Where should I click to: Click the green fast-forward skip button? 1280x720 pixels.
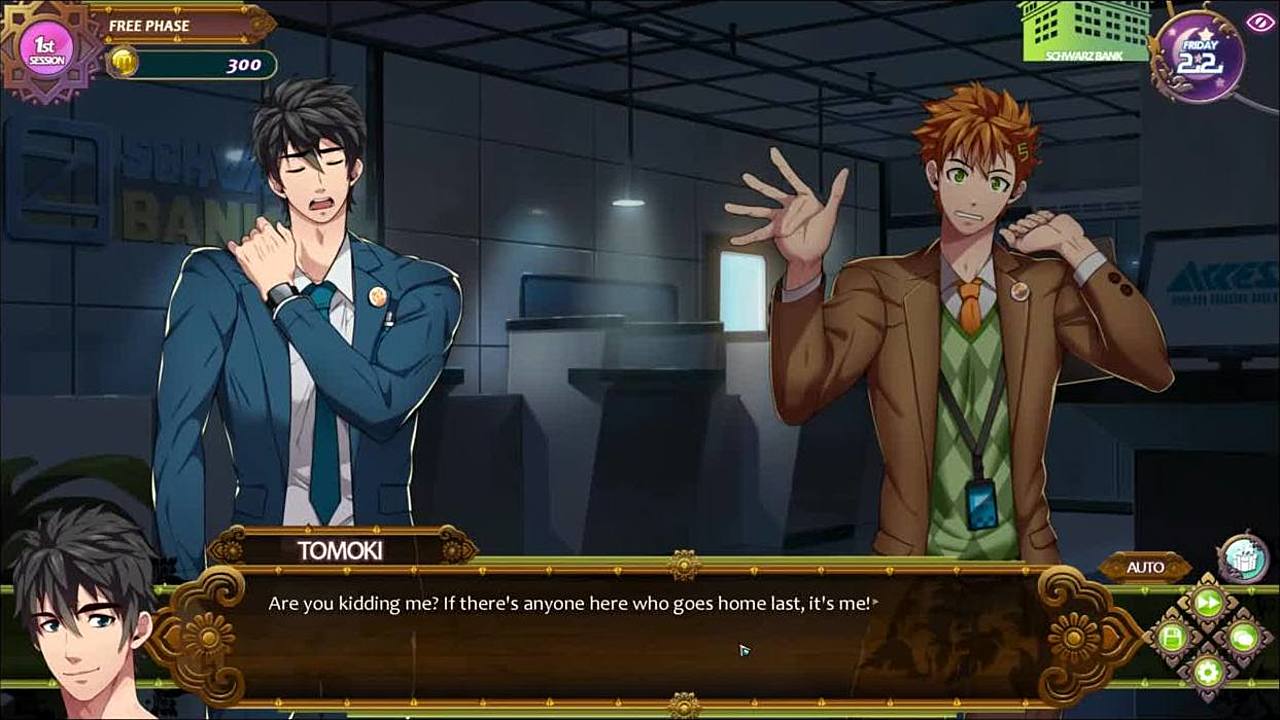point(1208,603)
